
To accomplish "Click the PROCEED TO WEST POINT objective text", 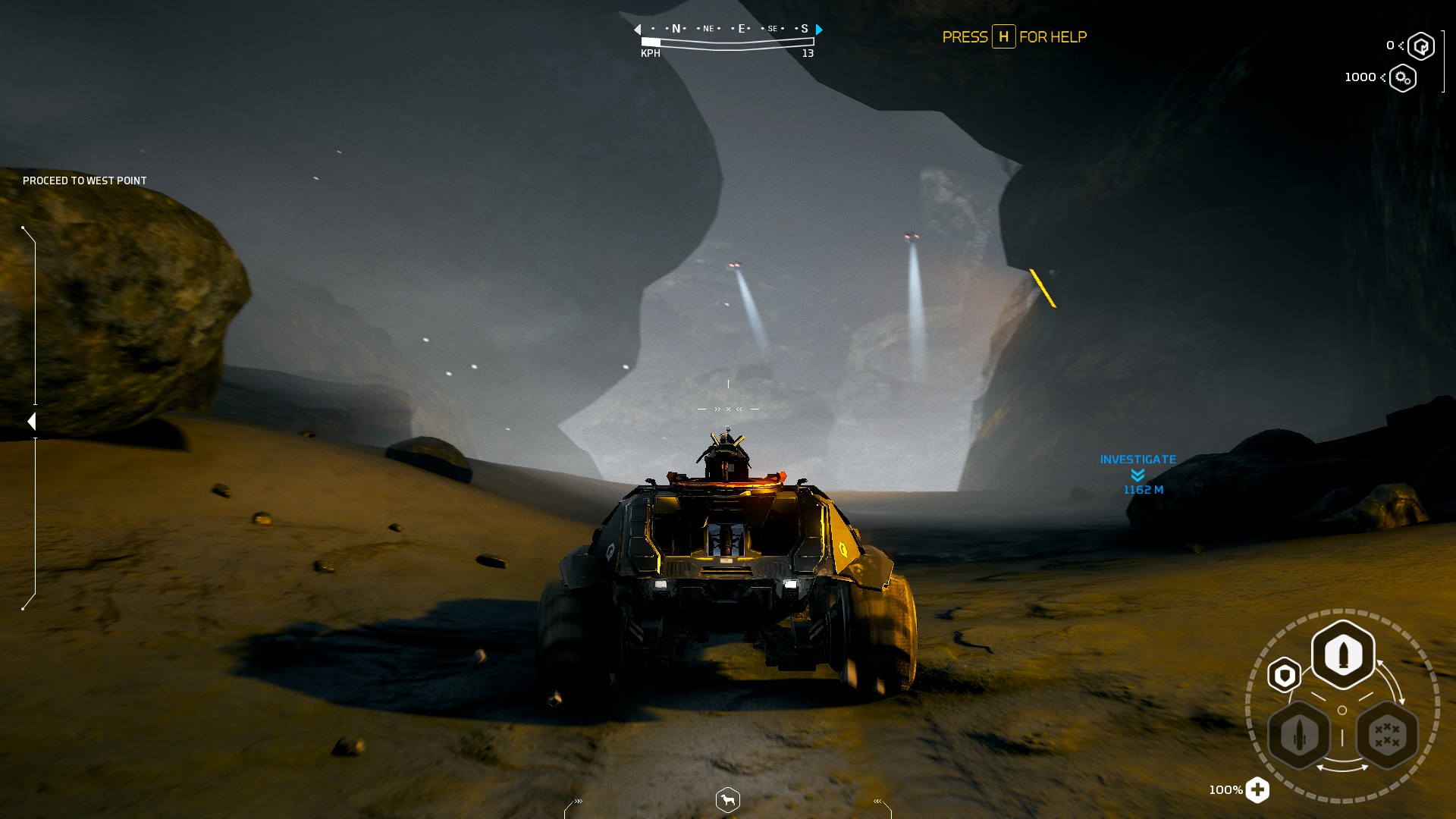I will click(84, 180).
